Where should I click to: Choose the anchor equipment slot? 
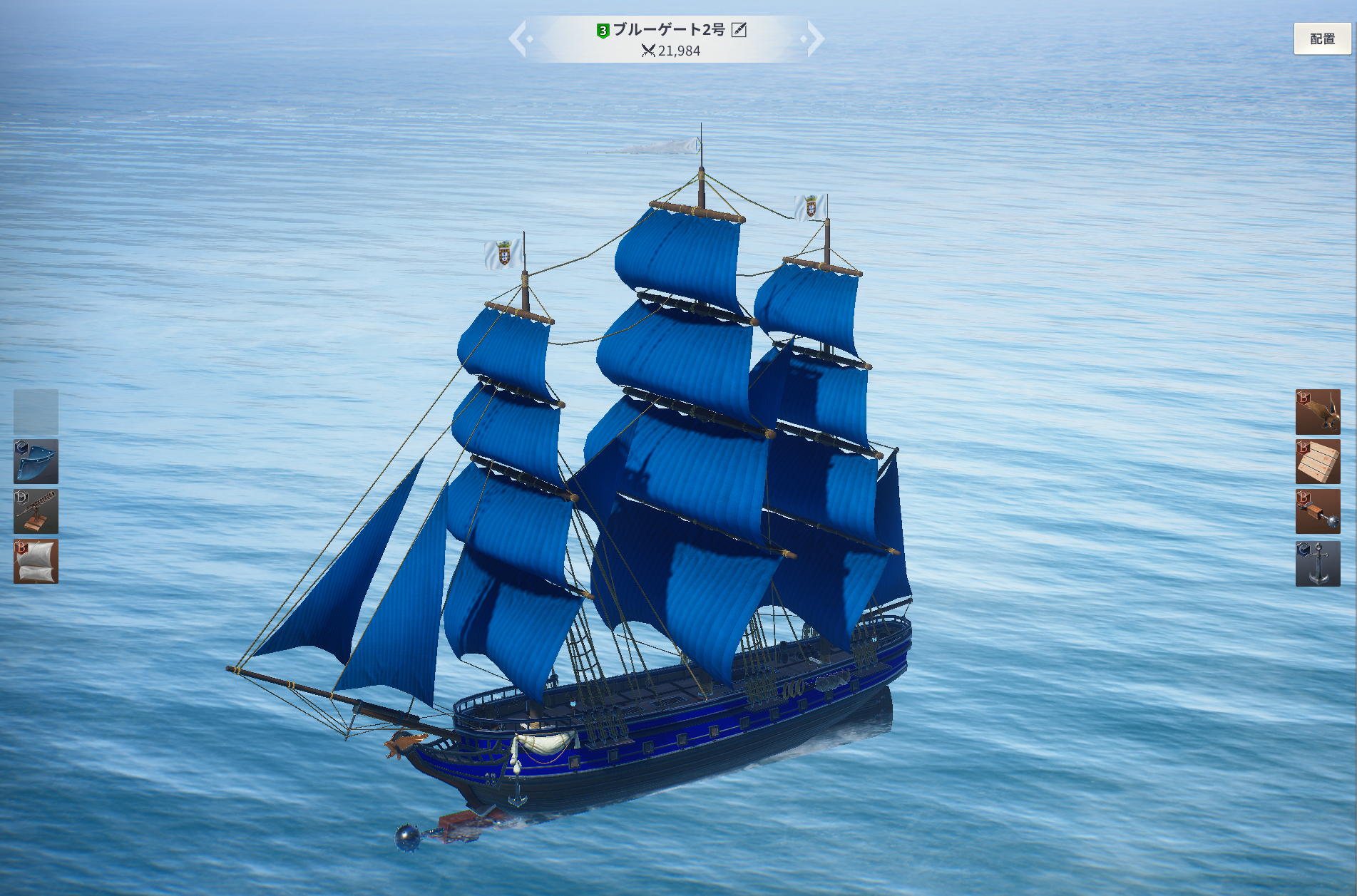1317,563
